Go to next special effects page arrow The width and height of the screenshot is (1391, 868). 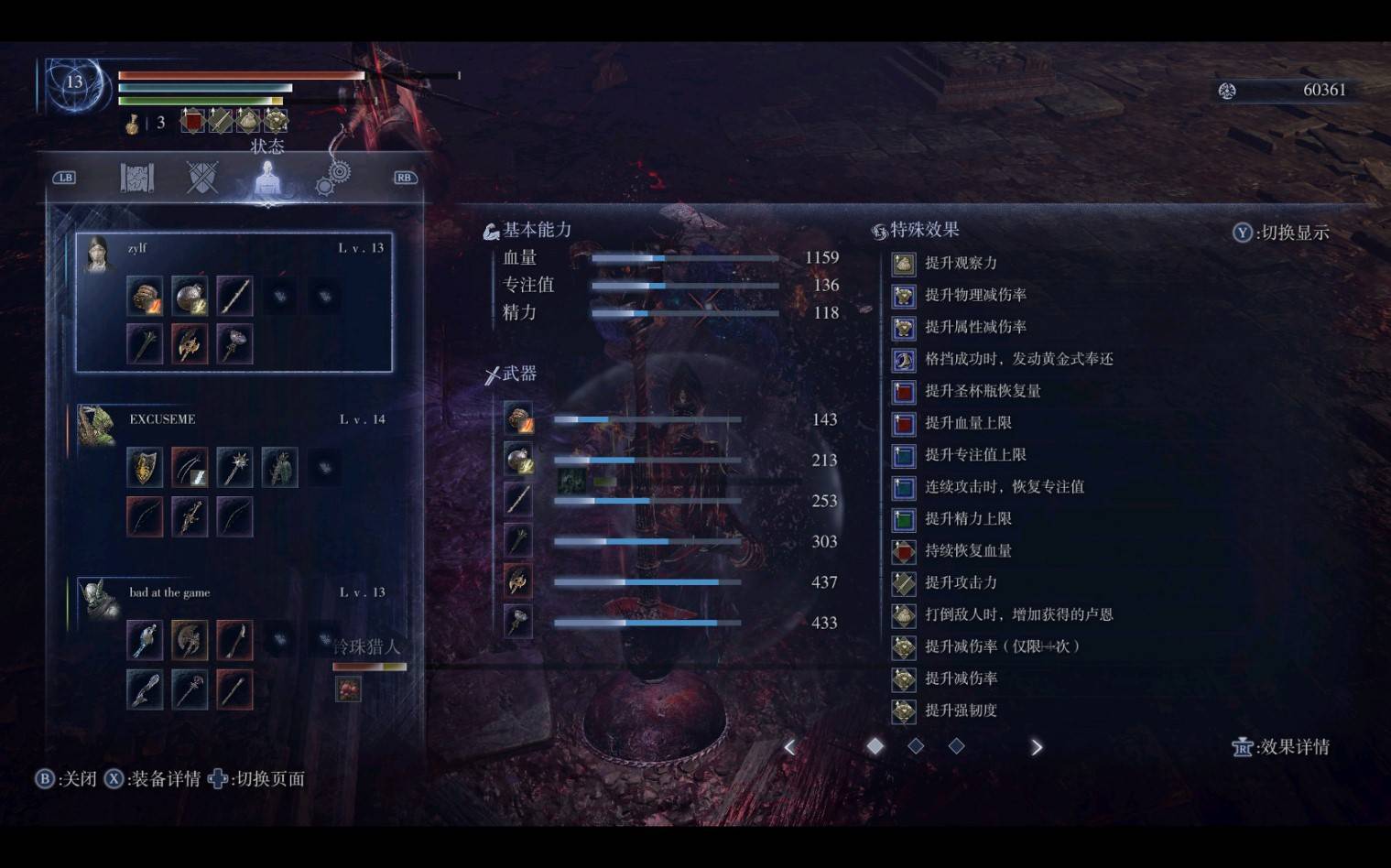(x=1036, y=747)
